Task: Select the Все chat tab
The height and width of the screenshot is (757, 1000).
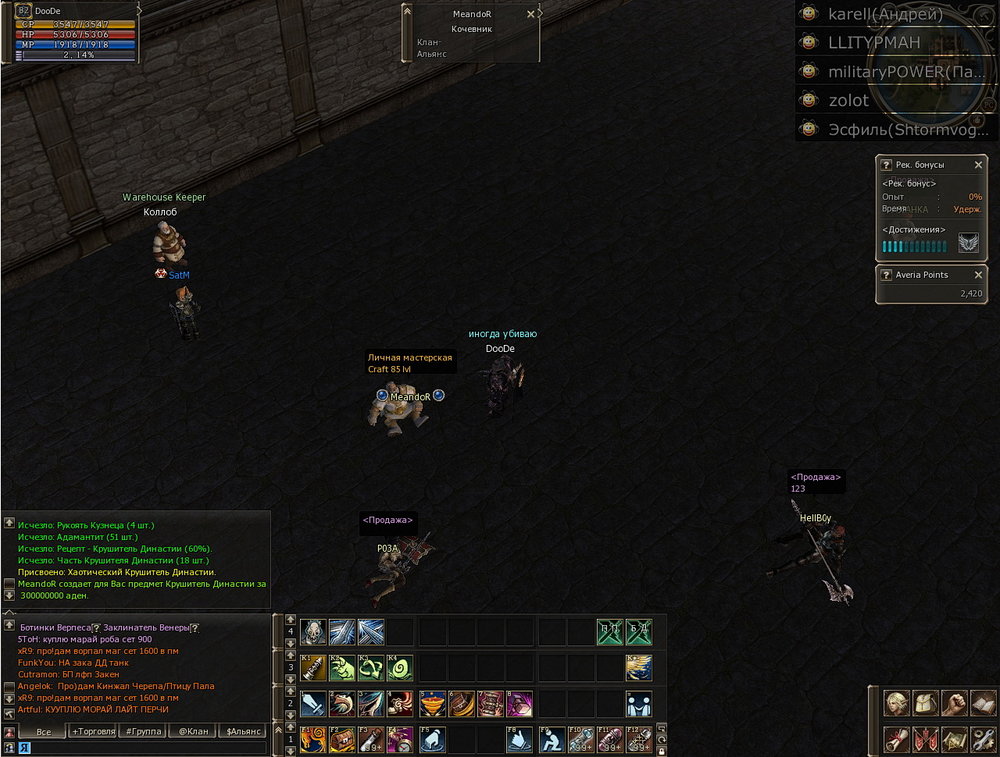Action: 43,732
